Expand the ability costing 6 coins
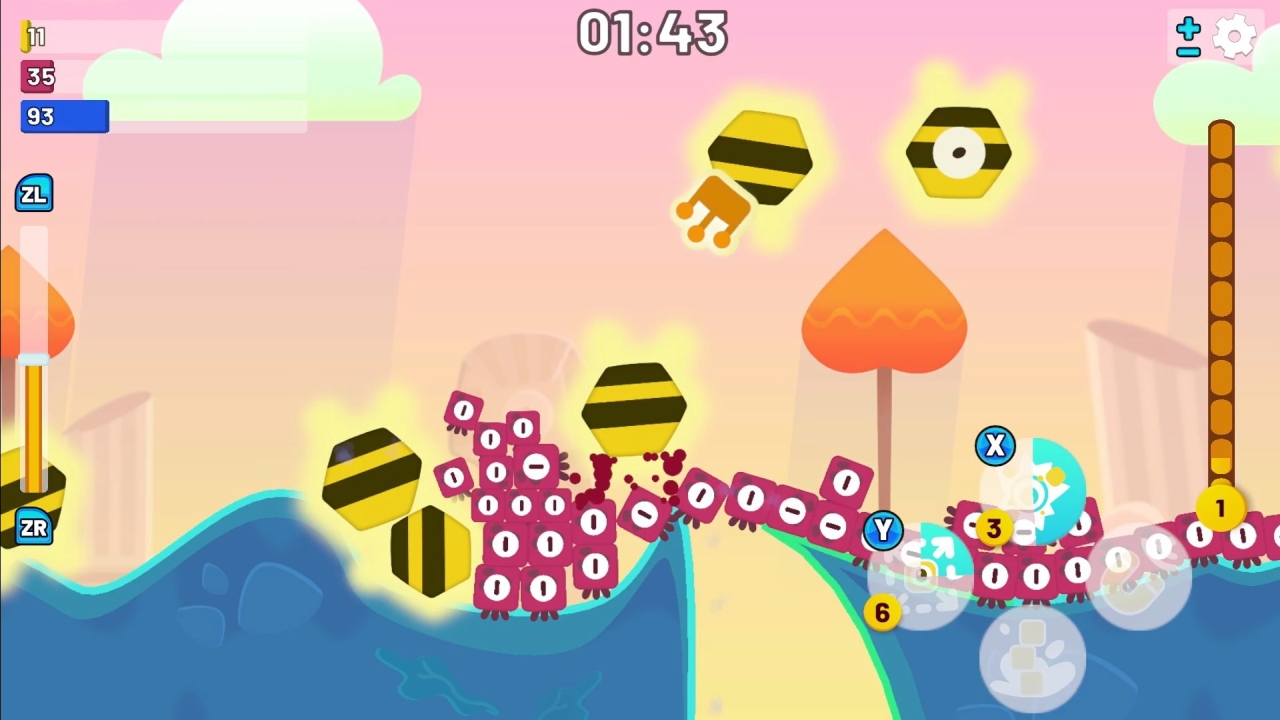 [x=883, y=613]
